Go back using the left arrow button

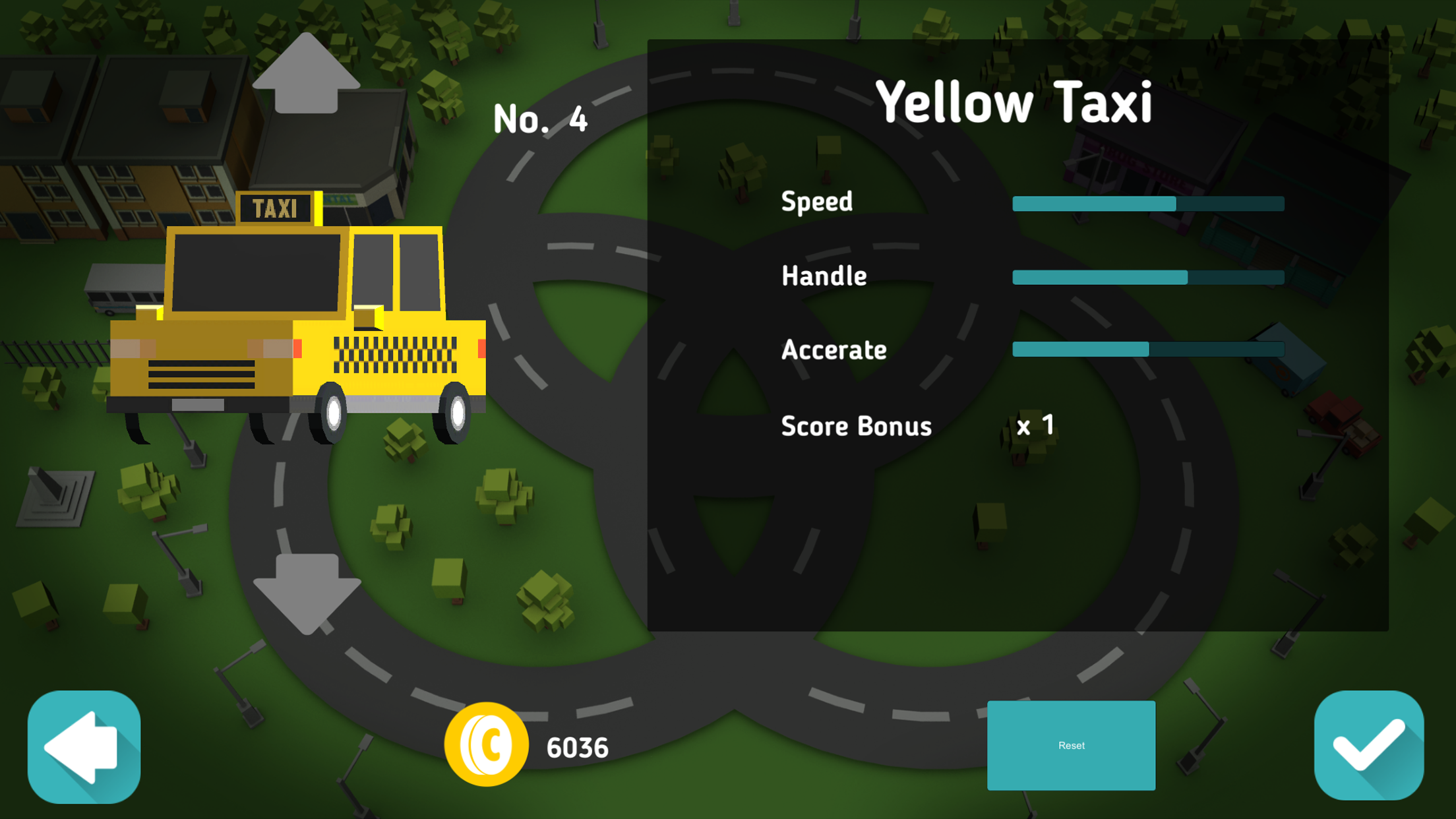coord(84,746)
